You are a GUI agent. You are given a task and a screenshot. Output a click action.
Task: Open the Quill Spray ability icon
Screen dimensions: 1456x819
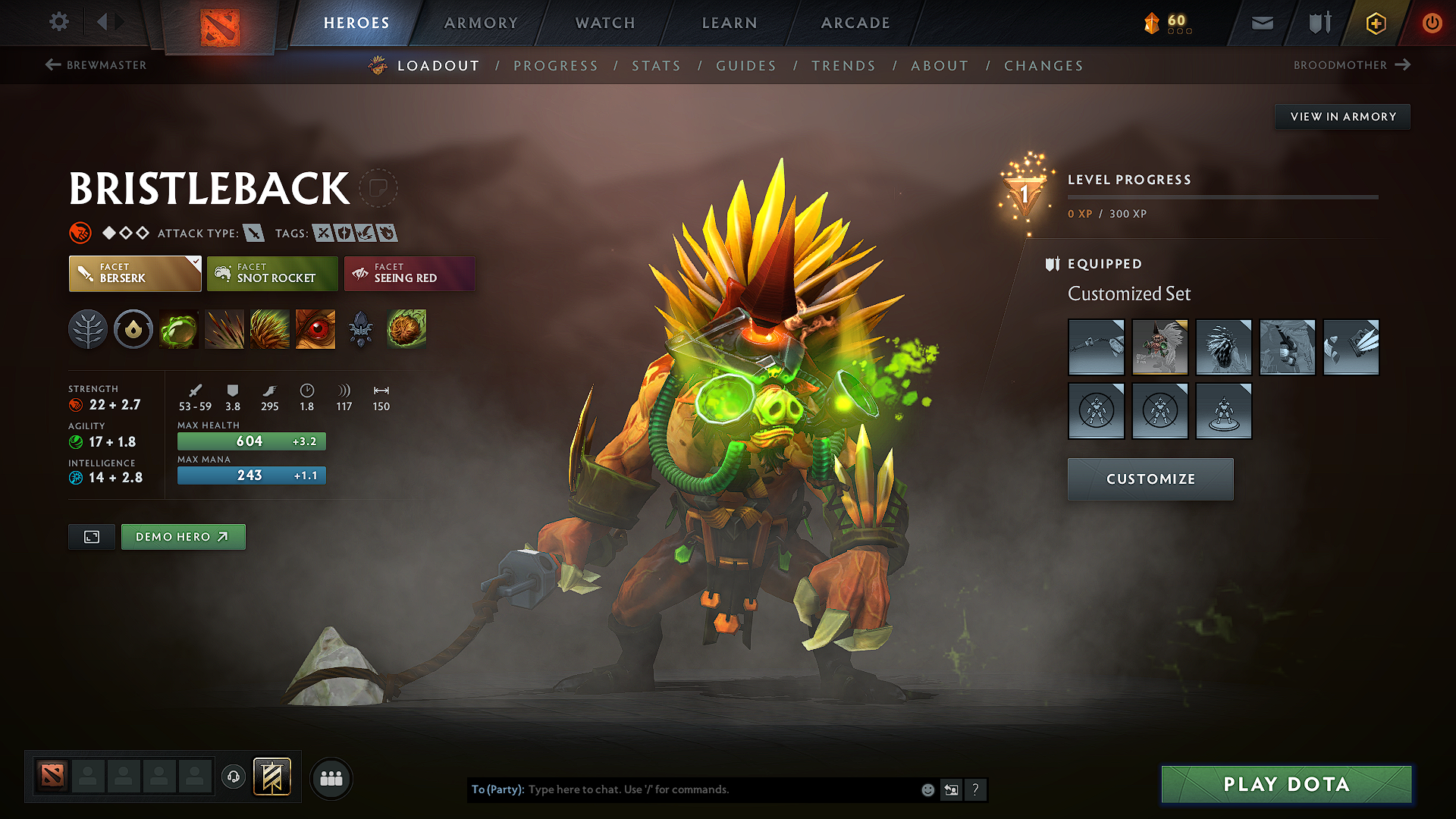(224, 329)
